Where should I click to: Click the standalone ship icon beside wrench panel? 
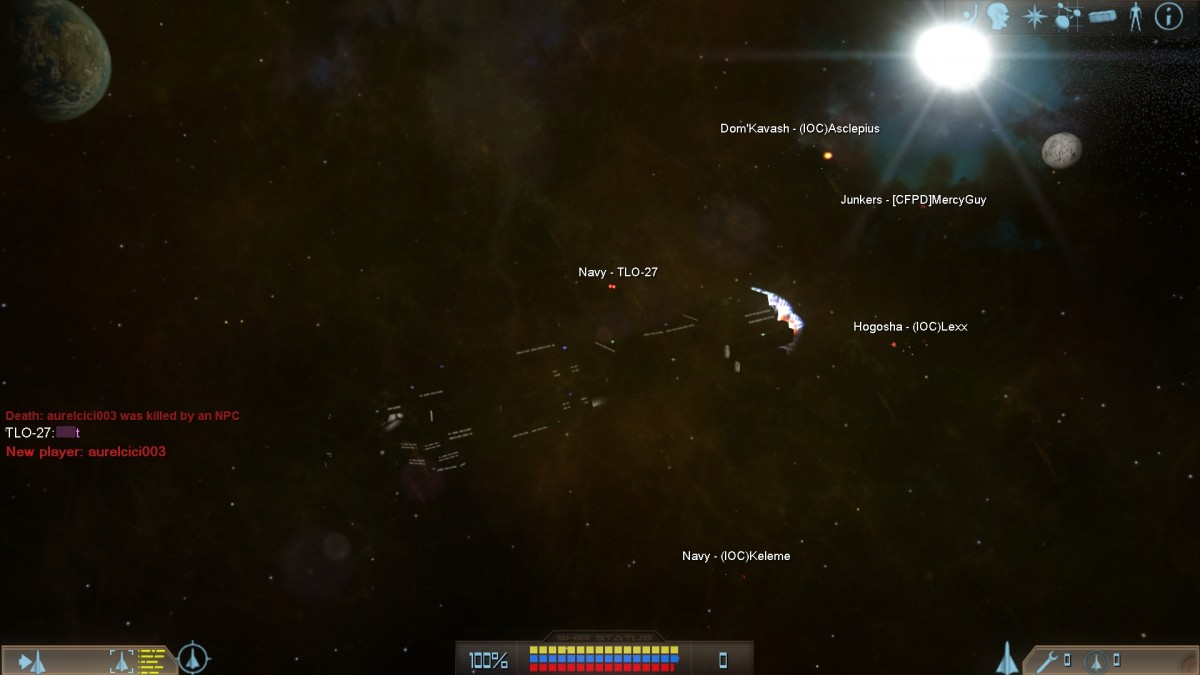point(1007,658)
